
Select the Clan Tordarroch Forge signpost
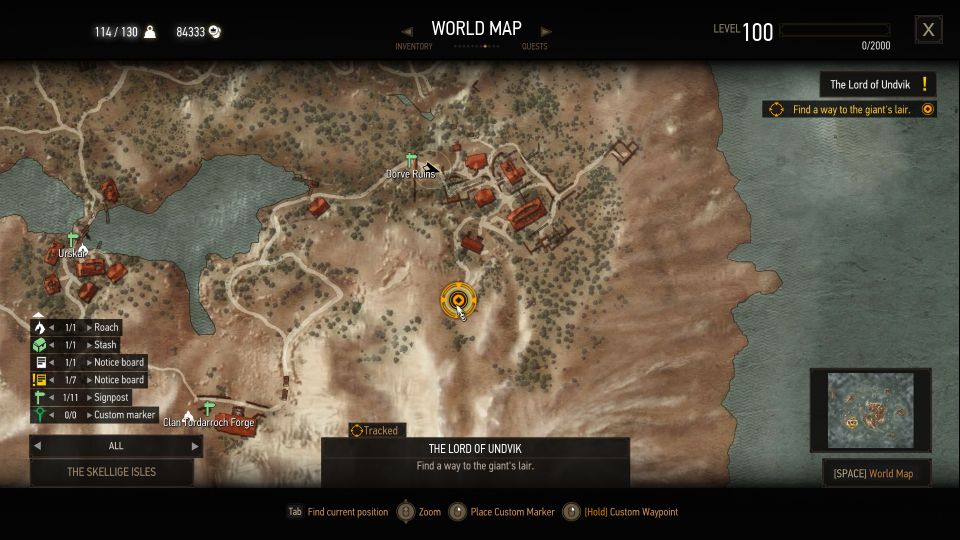tap(208, 408)
